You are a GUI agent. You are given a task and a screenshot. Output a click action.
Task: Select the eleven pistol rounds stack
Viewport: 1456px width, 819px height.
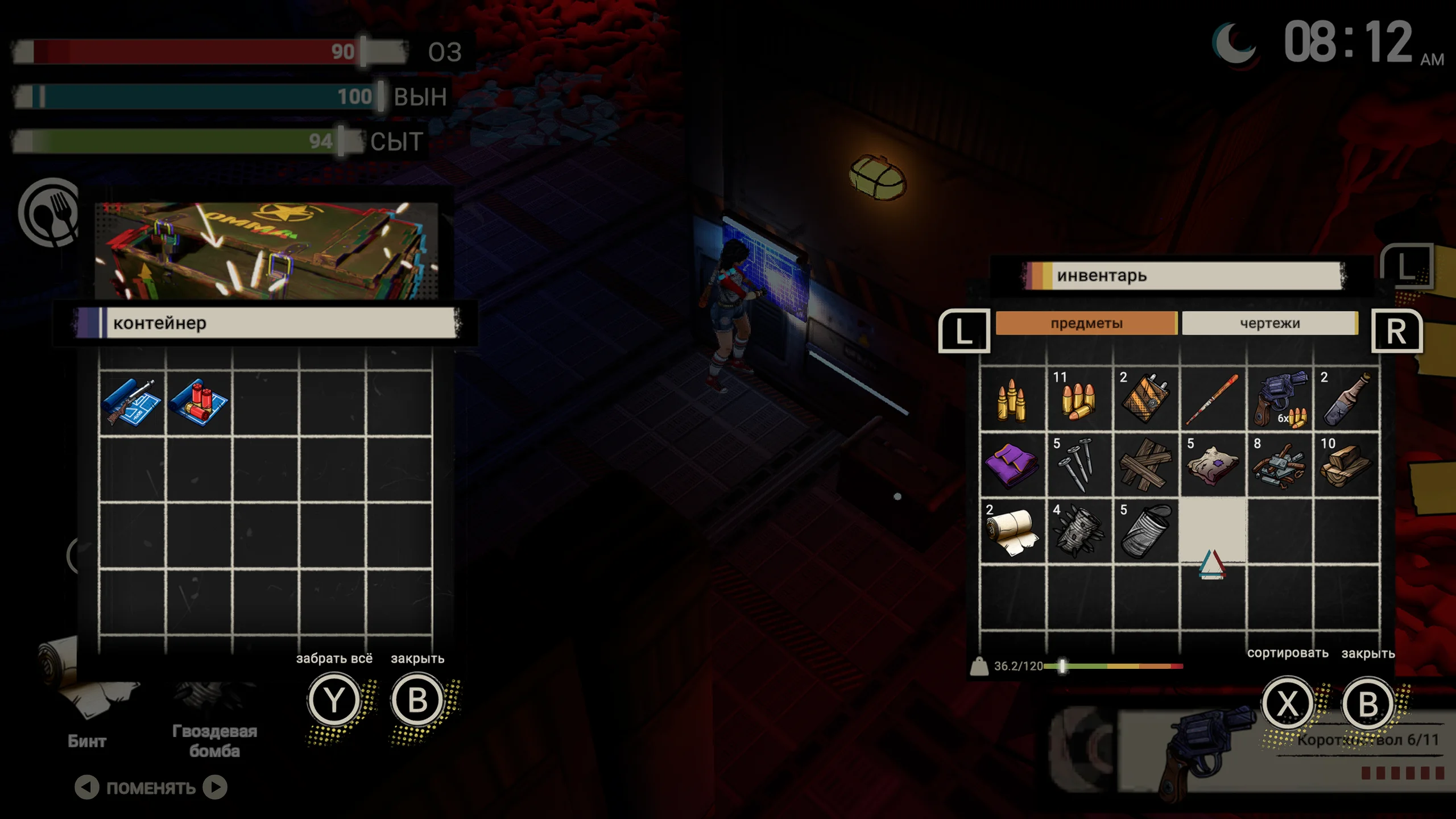coord(1079,398)
